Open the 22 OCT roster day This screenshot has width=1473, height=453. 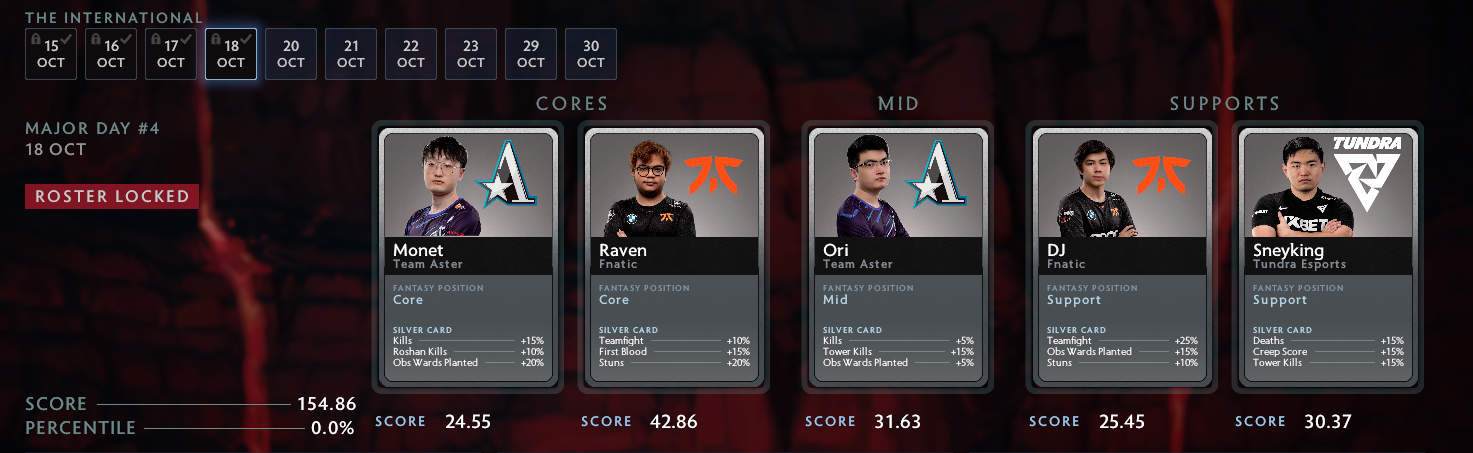[411, 54]
